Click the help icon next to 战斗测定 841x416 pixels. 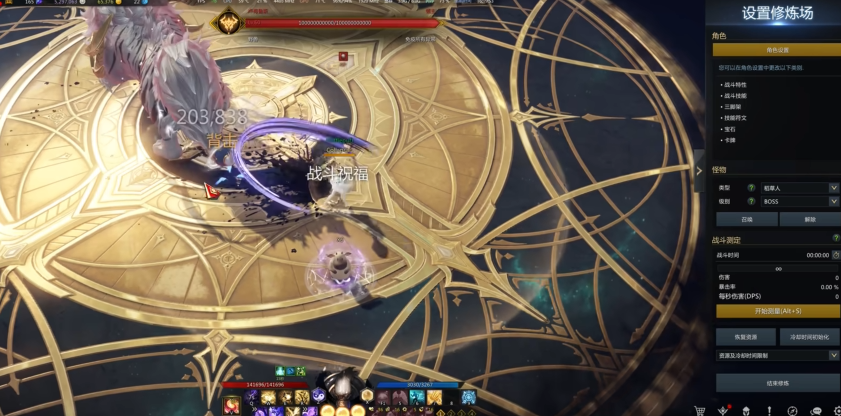[836, 238]
